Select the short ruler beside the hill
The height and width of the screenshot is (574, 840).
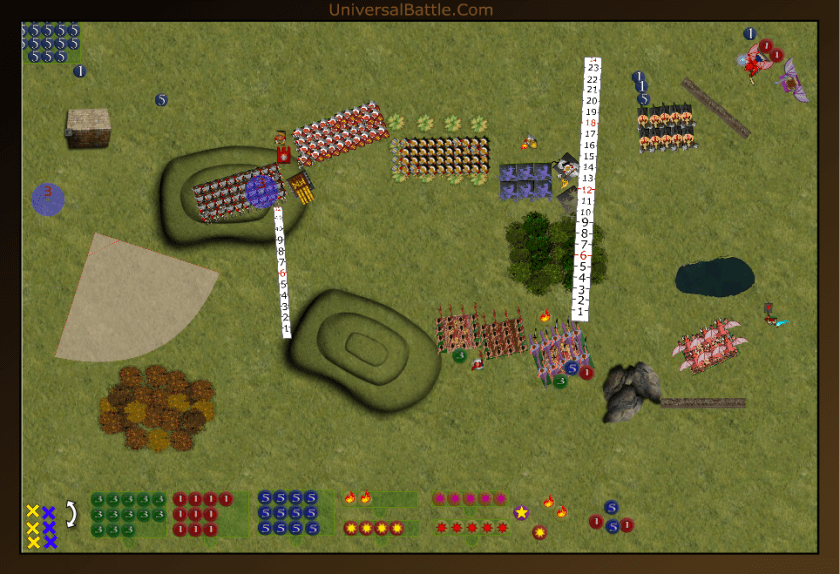coord(282,272)
